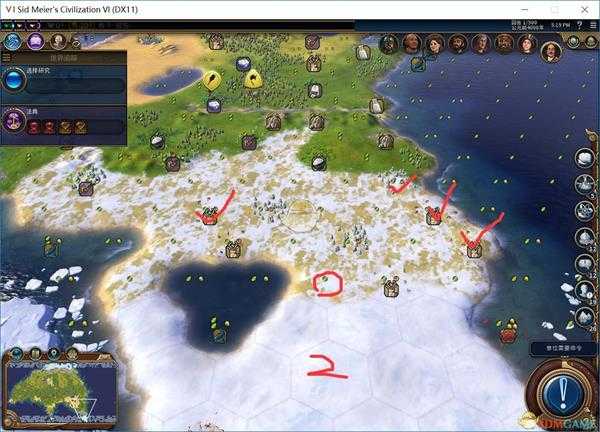600x432 pixels.
Task: Select the first leader portrait in diplomacy ribbon
Action: [x=388, y=44]
